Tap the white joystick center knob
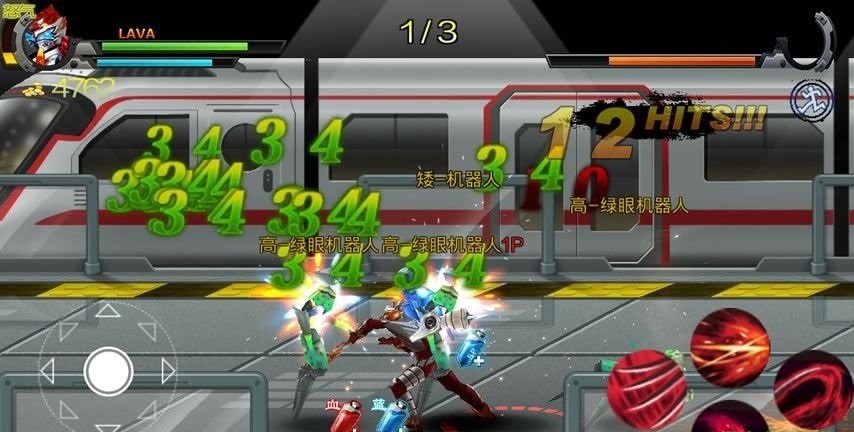Screen dimensions: 854x432 tap(108, 371)
